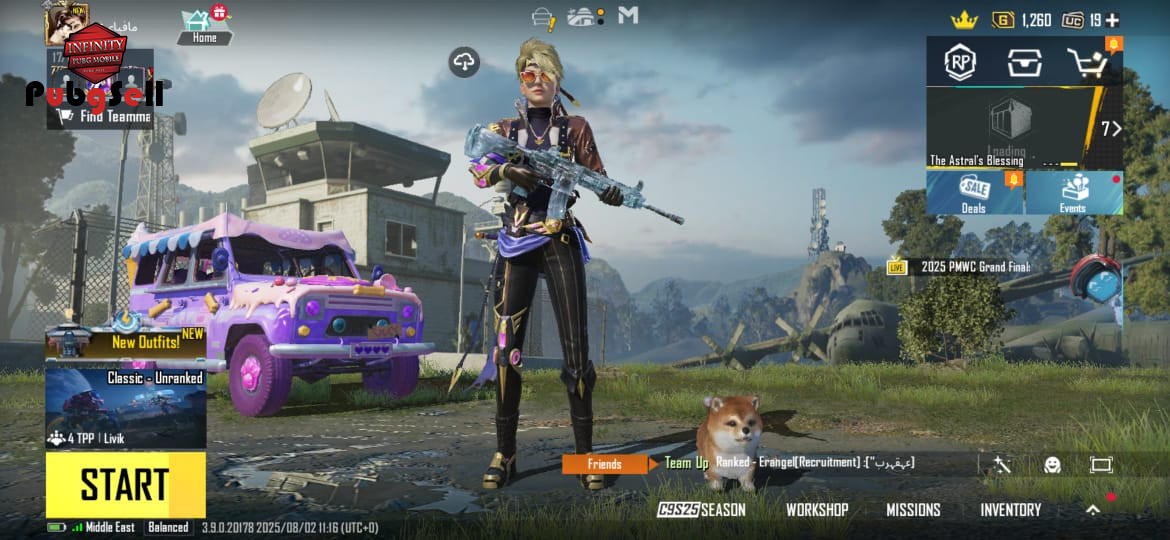Open the New Outfits banner
1170x540 pixels.
126,341
